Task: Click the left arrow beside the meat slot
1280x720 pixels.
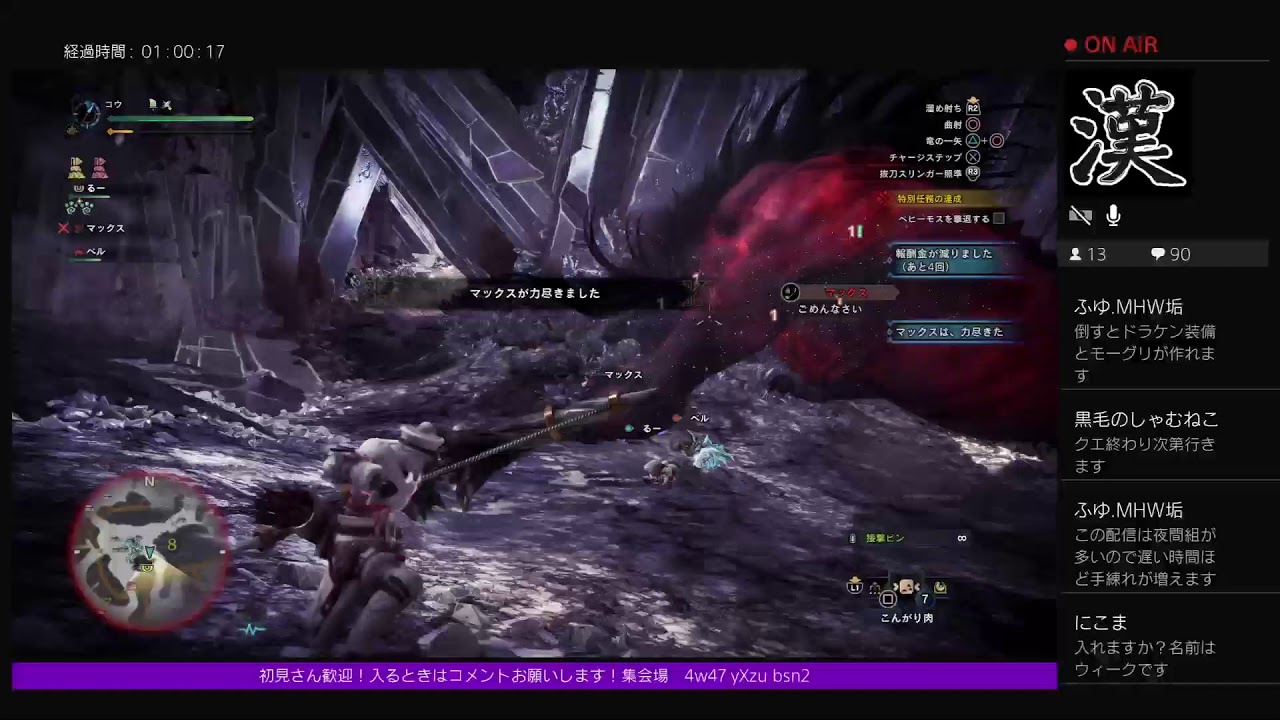Action: (895, 587)
